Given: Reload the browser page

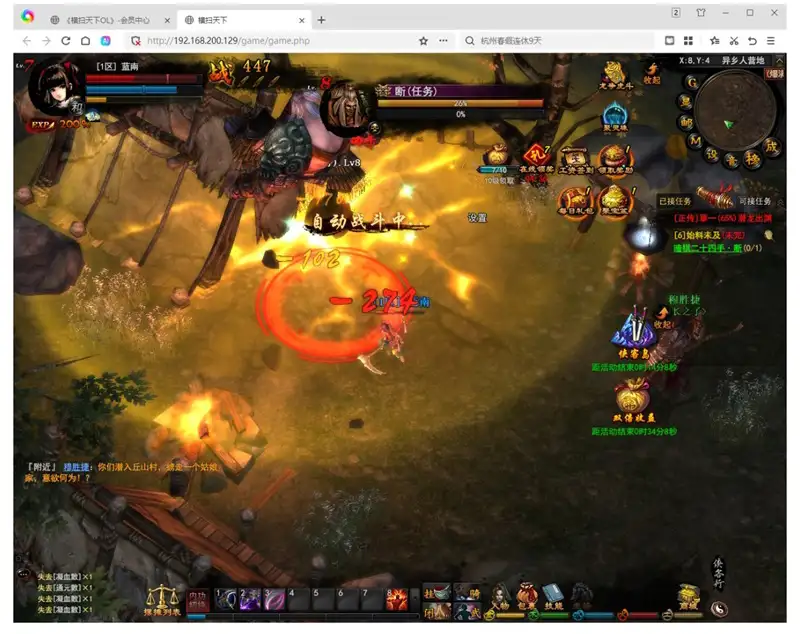Looking at the screenshot, I should tap(66, 41).
